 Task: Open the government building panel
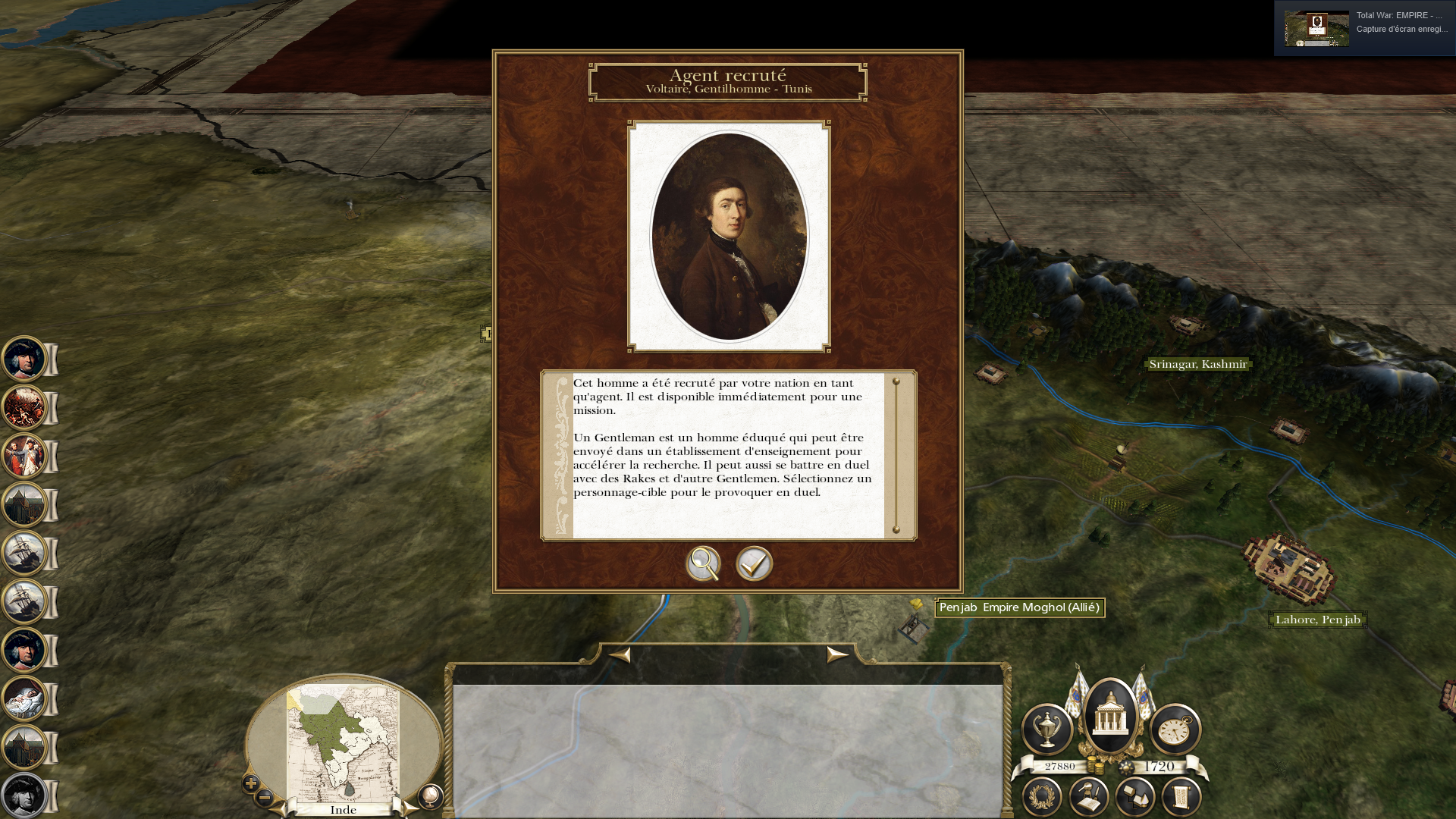1110,715
